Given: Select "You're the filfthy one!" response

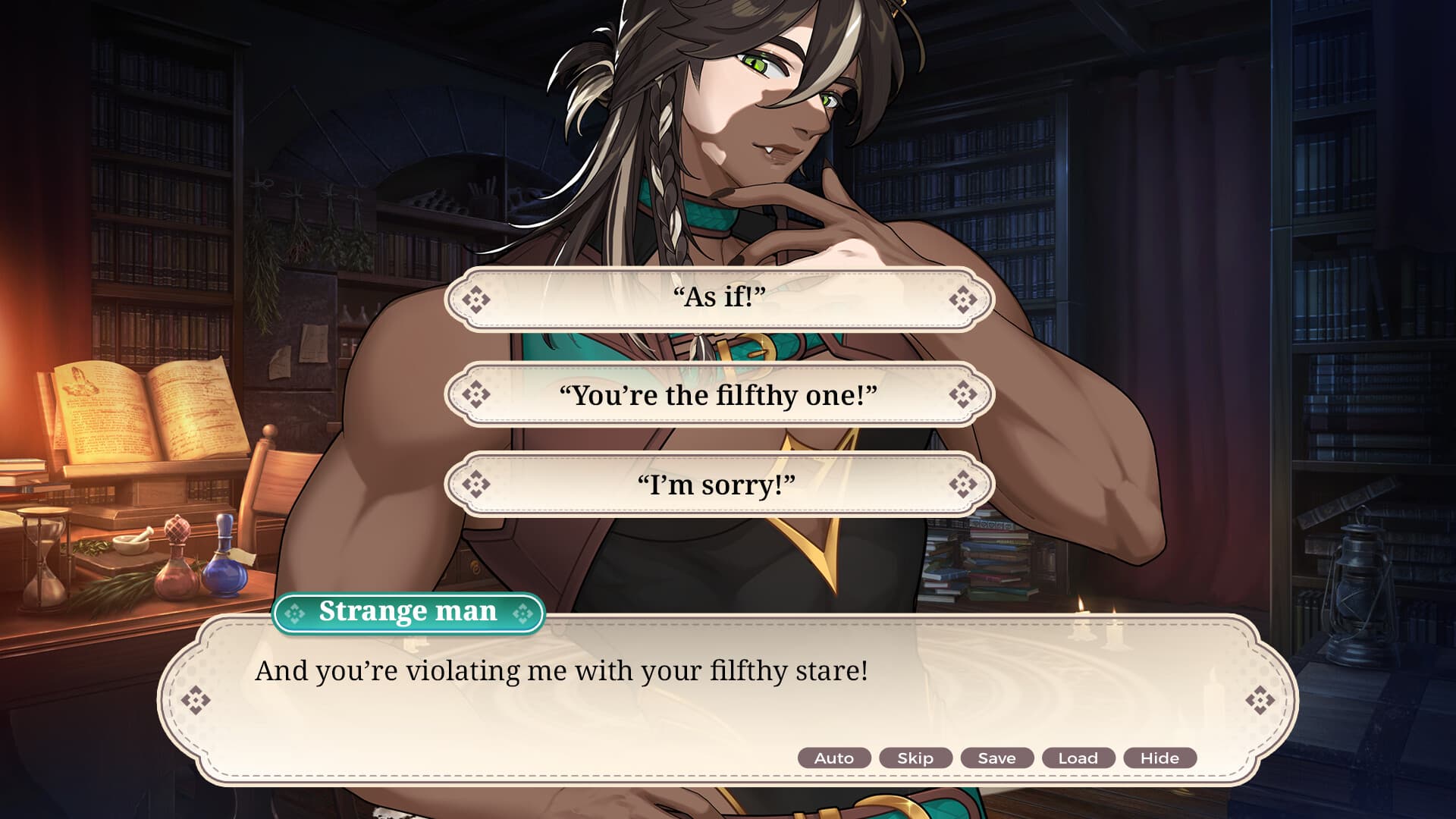Looking at the screenshot, I should click(x=720, y=394).
